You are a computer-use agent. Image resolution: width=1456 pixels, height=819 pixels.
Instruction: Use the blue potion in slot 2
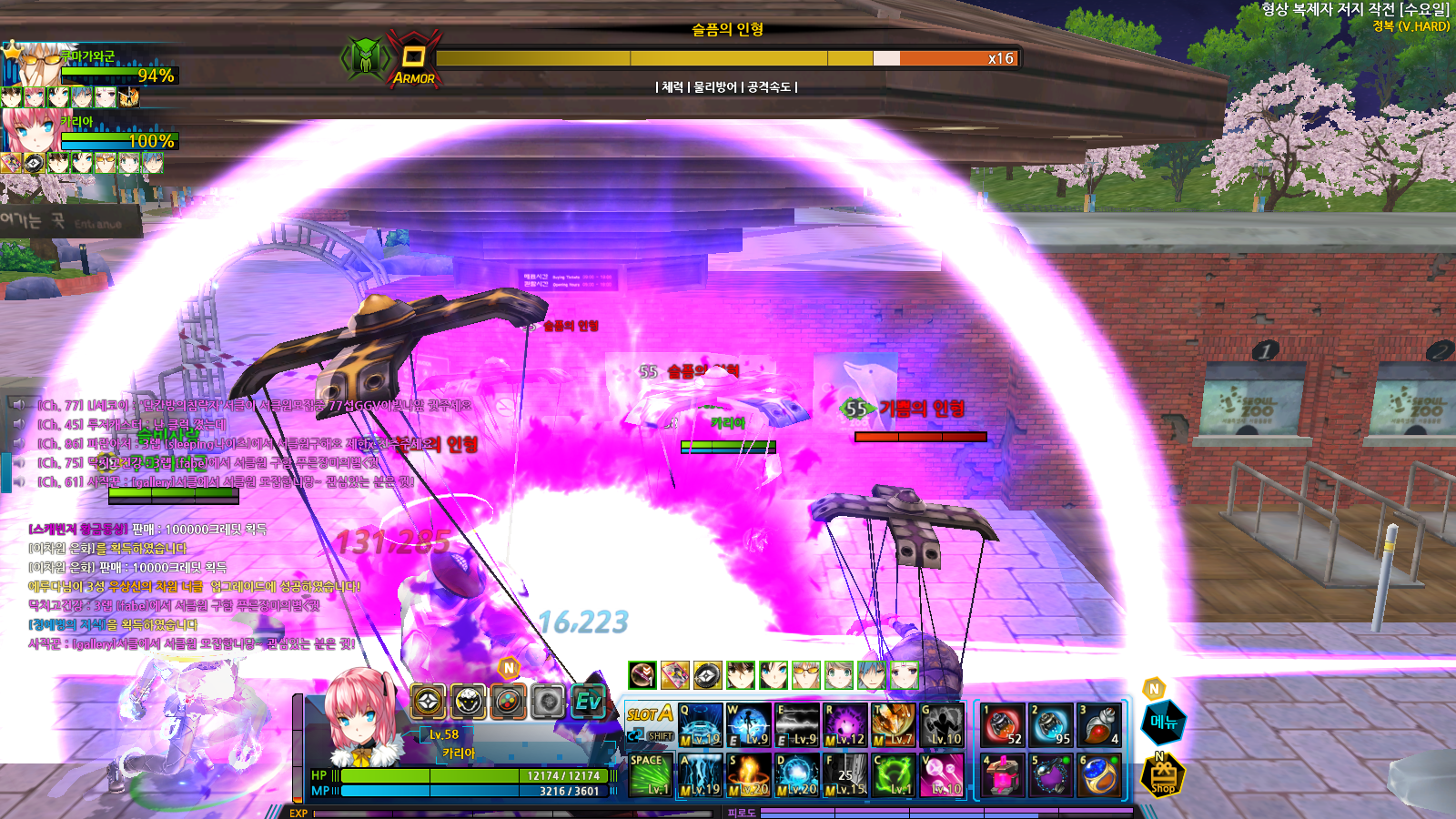1051,725
